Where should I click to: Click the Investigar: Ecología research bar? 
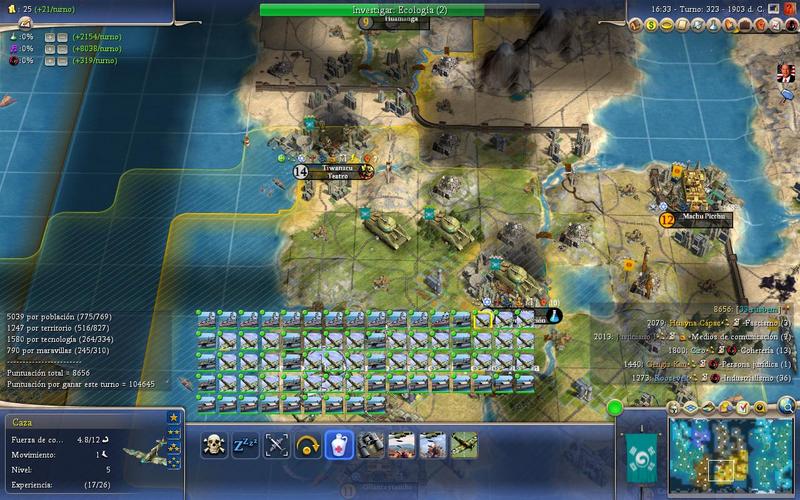click(399, 8)
